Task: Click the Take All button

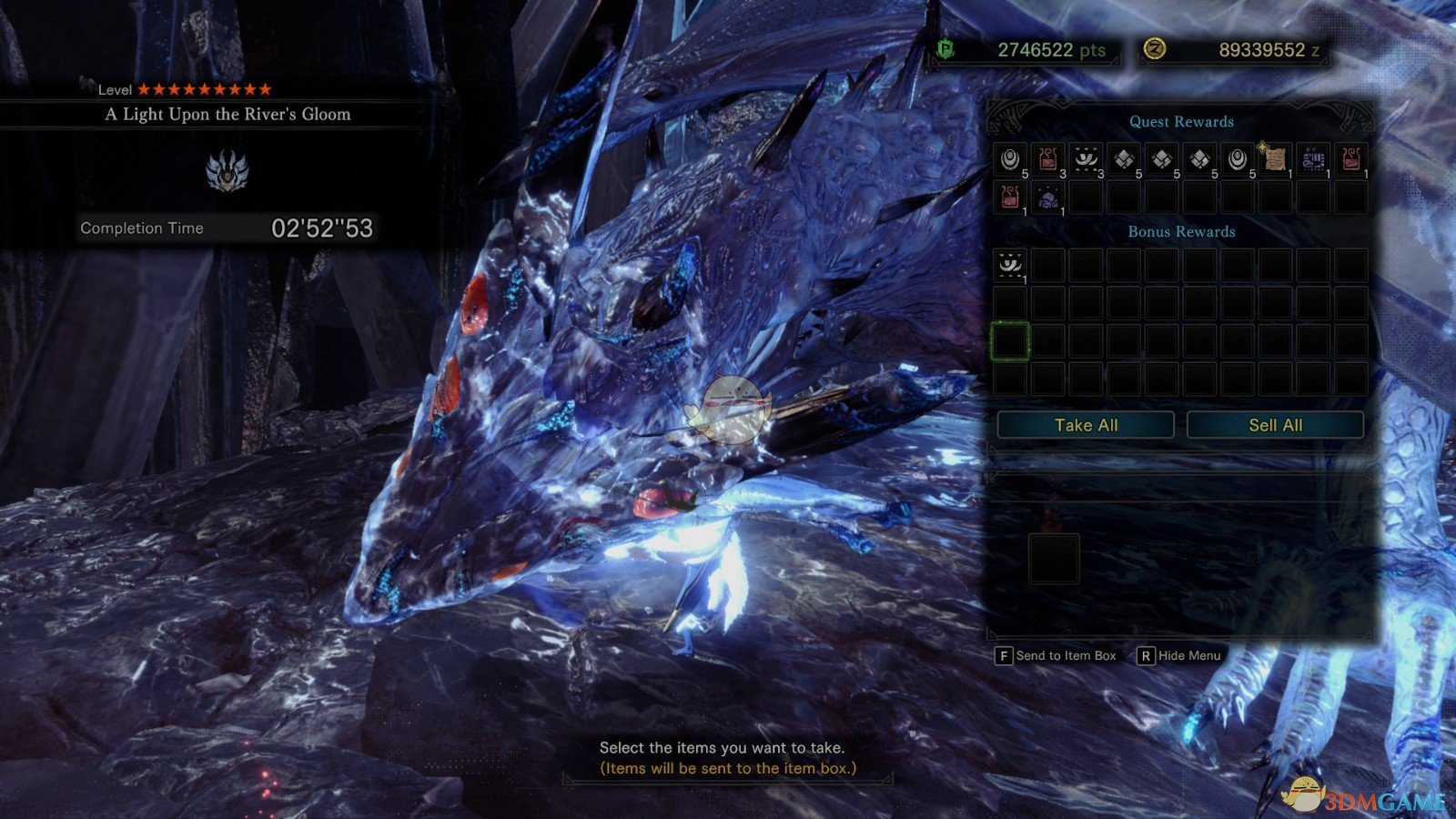Action: tap(1086, 425)
